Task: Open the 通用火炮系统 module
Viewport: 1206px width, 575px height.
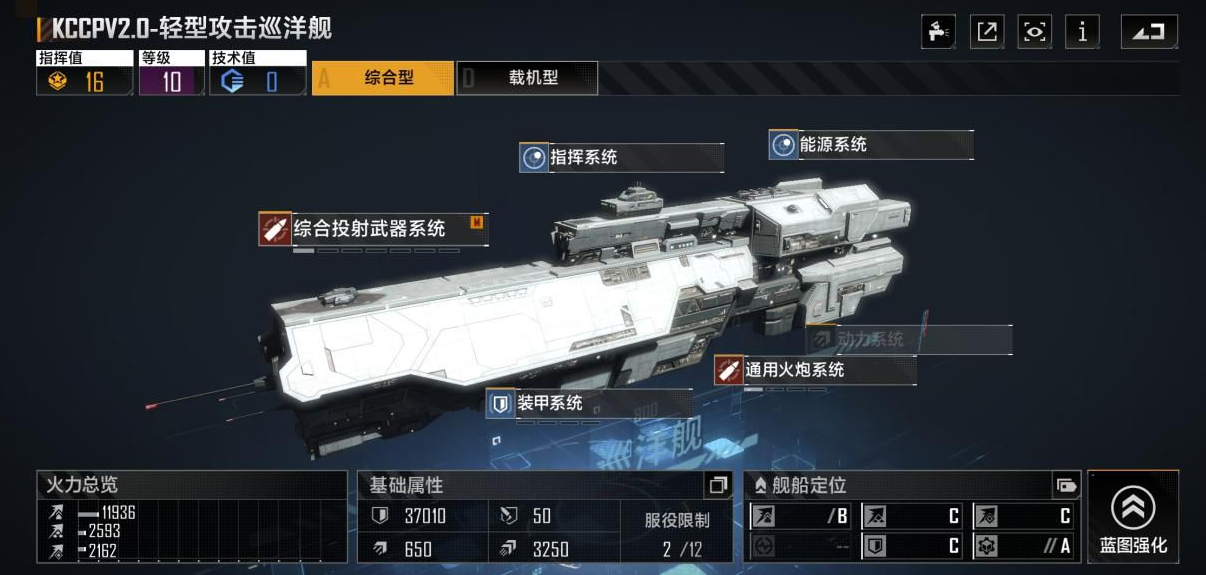Action: (x=814, y=370)
